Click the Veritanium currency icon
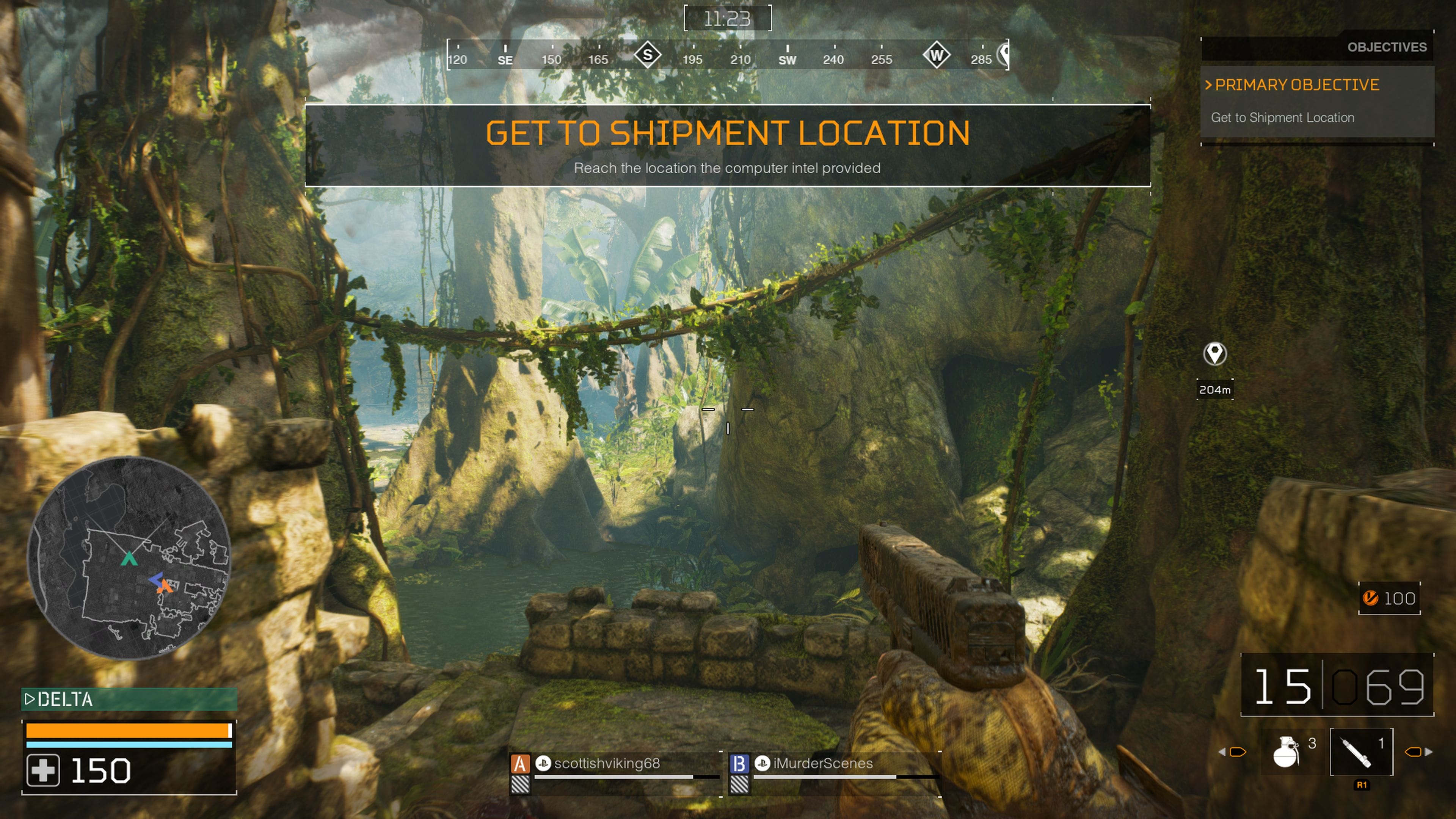The image size is (1456, 819). (x=1371, y=598)
